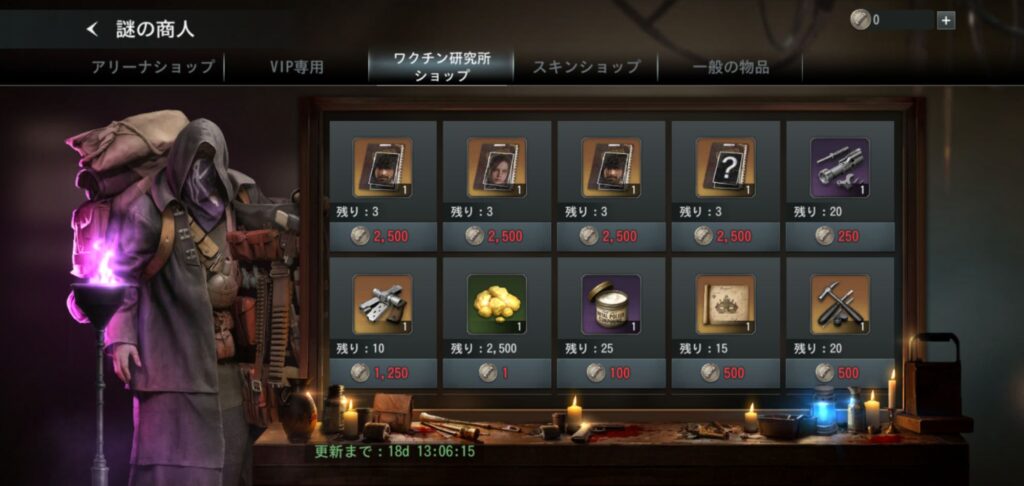The image size is (1024, 486).
Task: Open the VIP専用 tab
Action: coord(296,67)
